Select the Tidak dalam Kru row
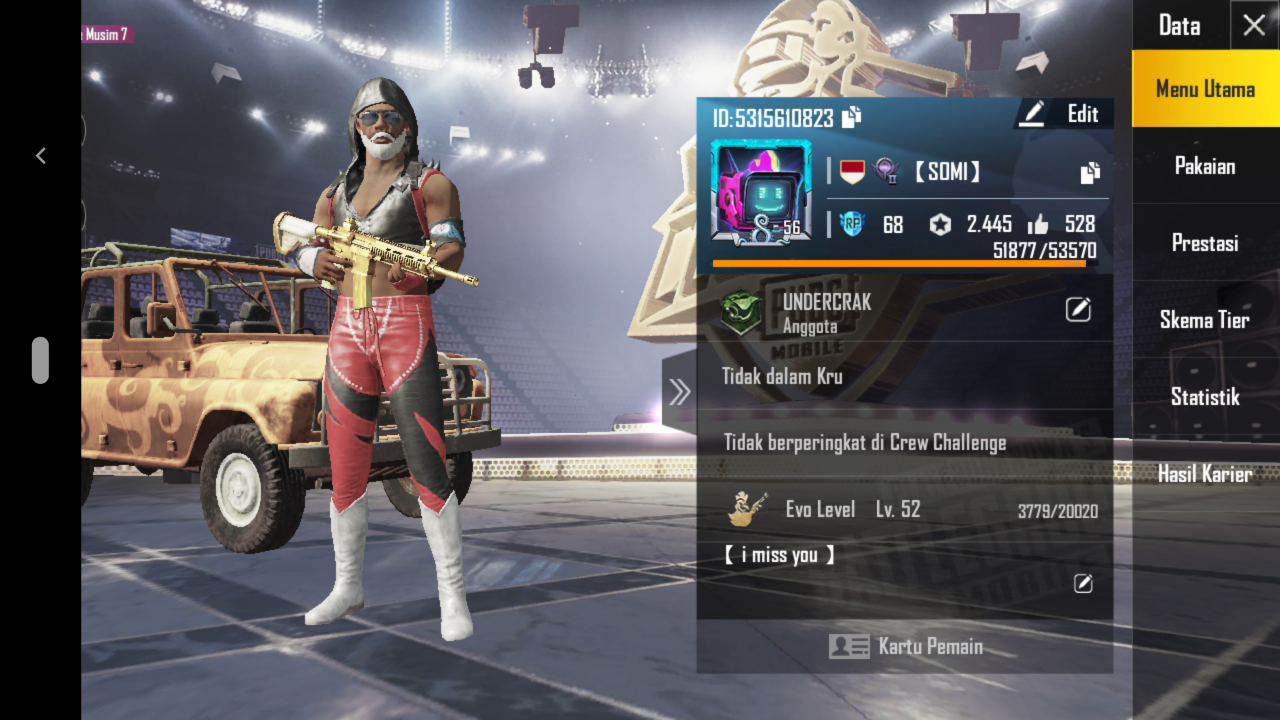 click(x=905, y=377)
